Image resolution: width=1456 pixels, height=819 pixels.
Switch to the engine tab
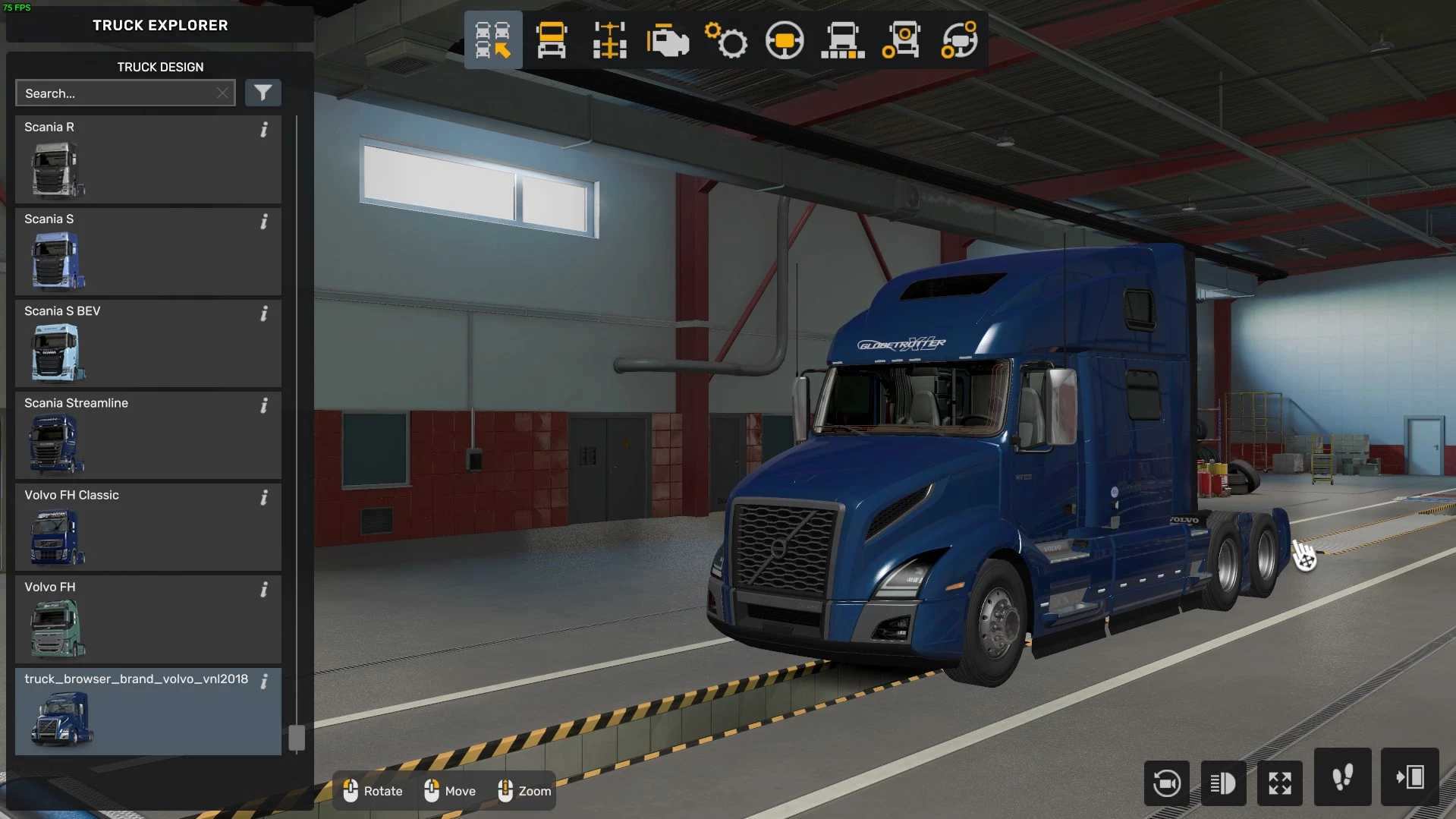tap(668, 40)
